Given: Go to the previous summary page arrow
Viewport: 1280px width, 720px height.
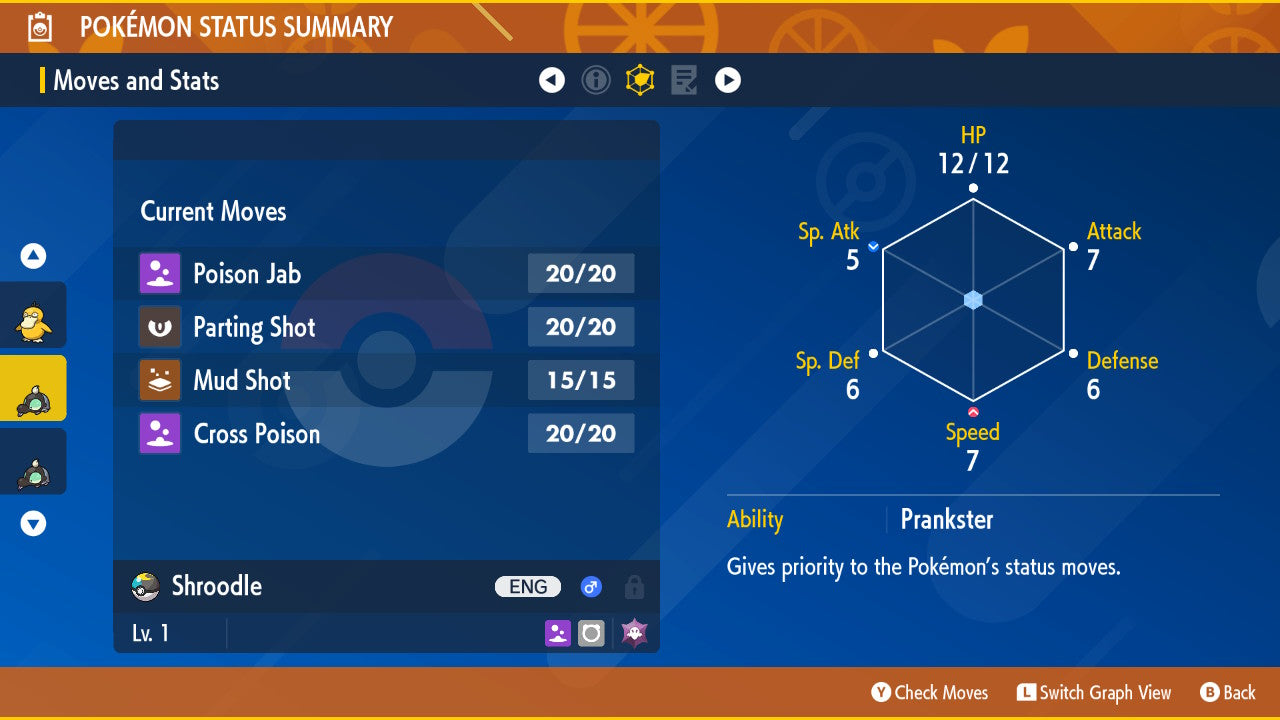Looking at the screenshot, I should click(552, 80).
